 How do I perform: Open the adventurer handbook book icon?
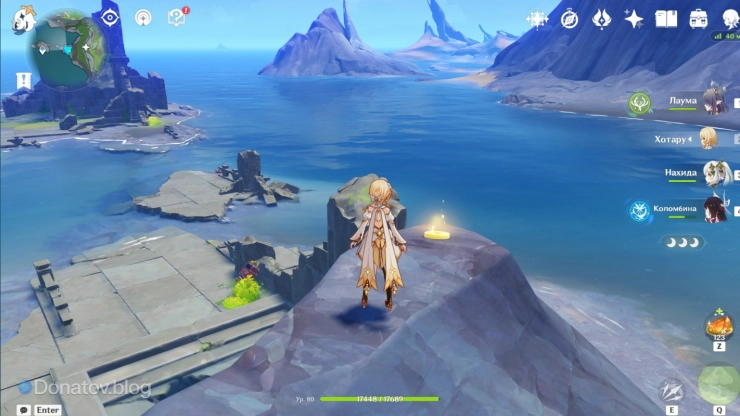(666, 19)
